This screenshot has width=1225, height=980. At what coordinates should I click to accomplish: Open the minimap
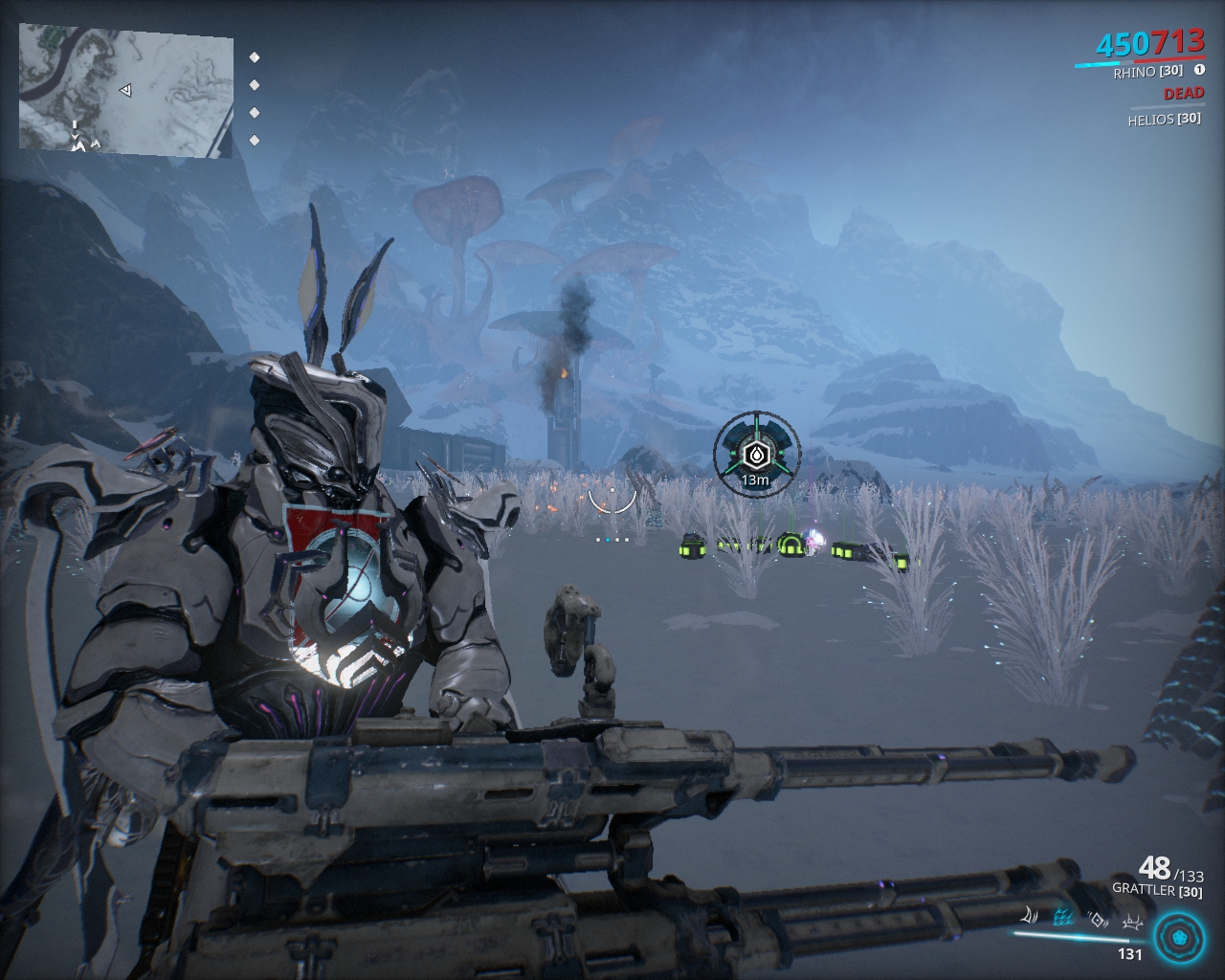point(125,89)
